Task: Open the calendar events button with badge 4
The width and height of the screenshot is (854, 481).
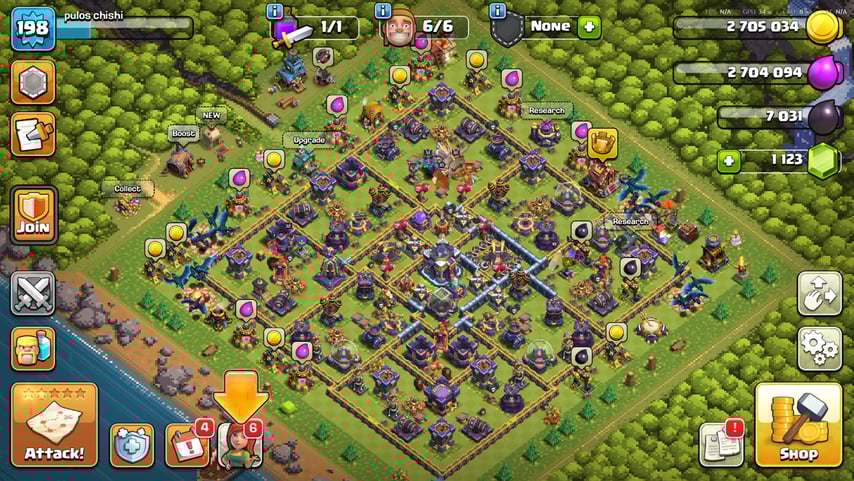Action: click(x=186, y=445)
